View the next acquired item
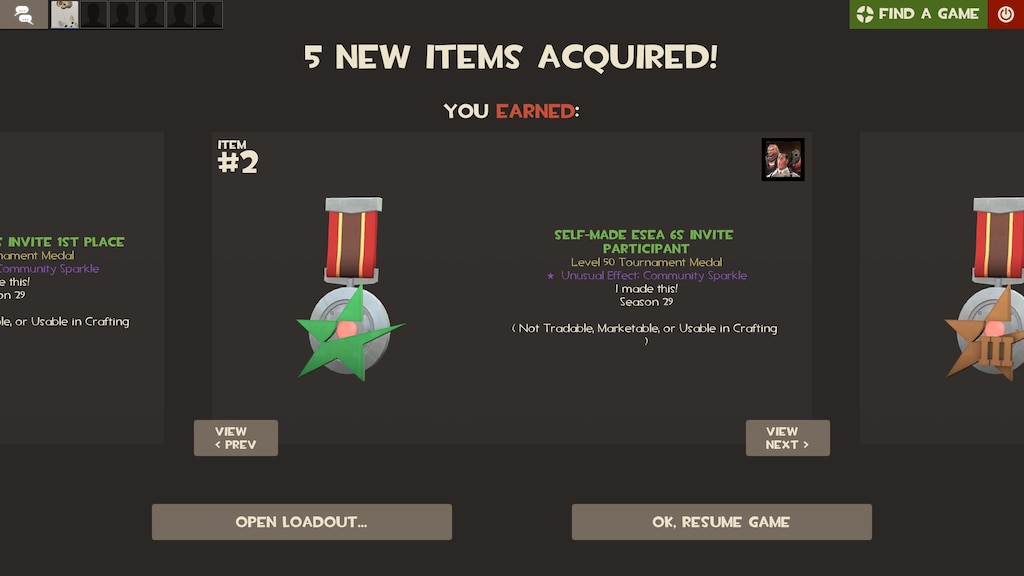The height and width of the screenshot is (576, 1024). pos(787,438)
